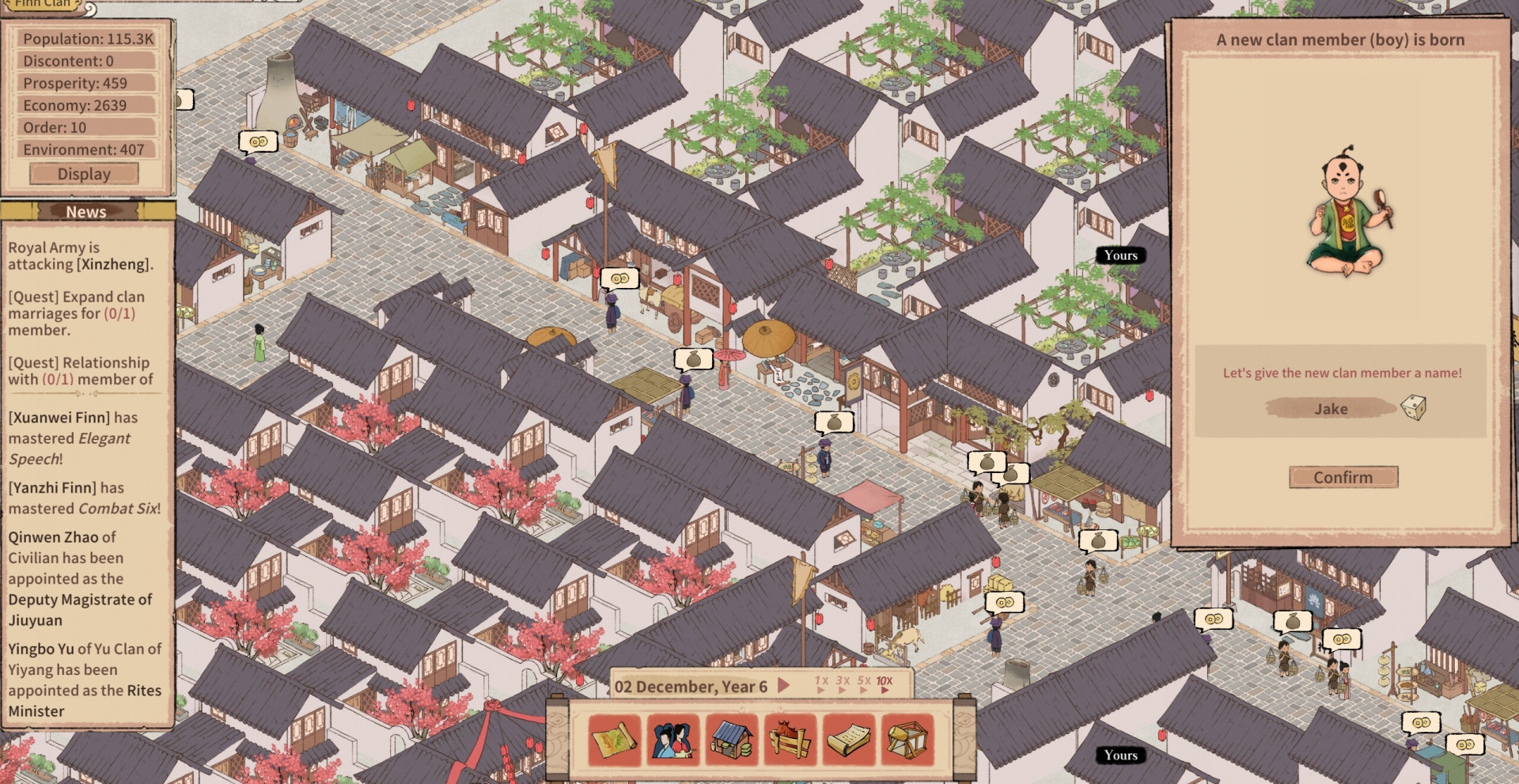The height and width of the screenshot is (784, 1519).
Task: Open the horse stable icon
Action: pos(790,740)
